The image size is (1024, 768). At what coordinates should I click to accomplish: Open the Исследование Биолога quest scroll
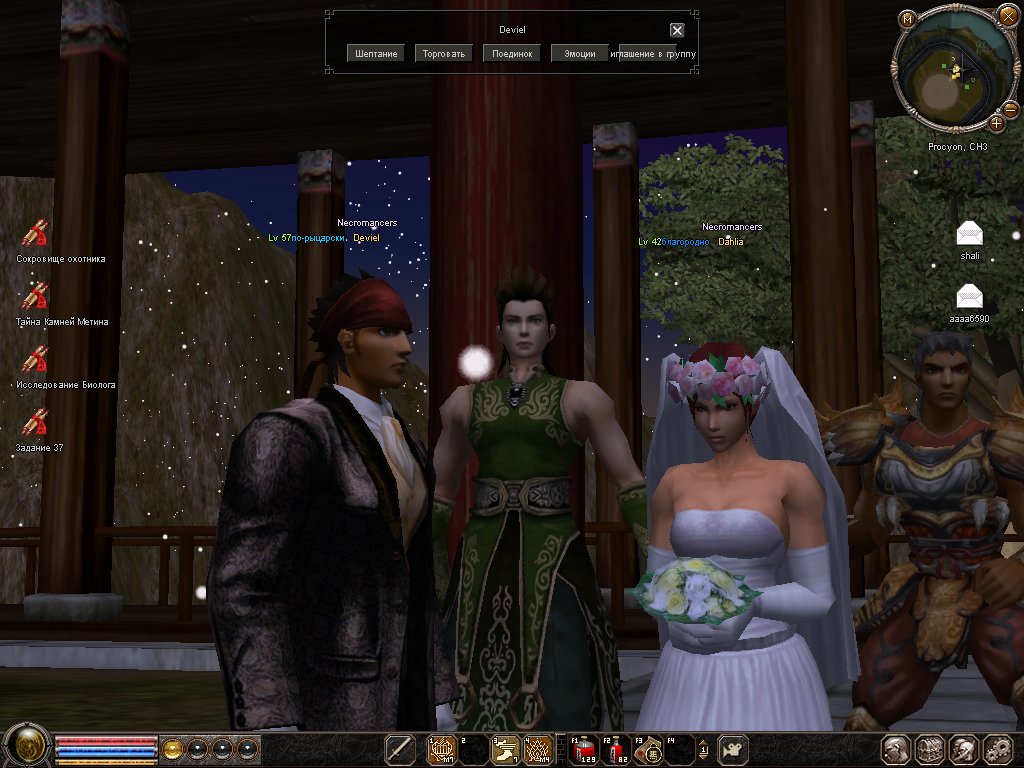[x=36, y=360]
